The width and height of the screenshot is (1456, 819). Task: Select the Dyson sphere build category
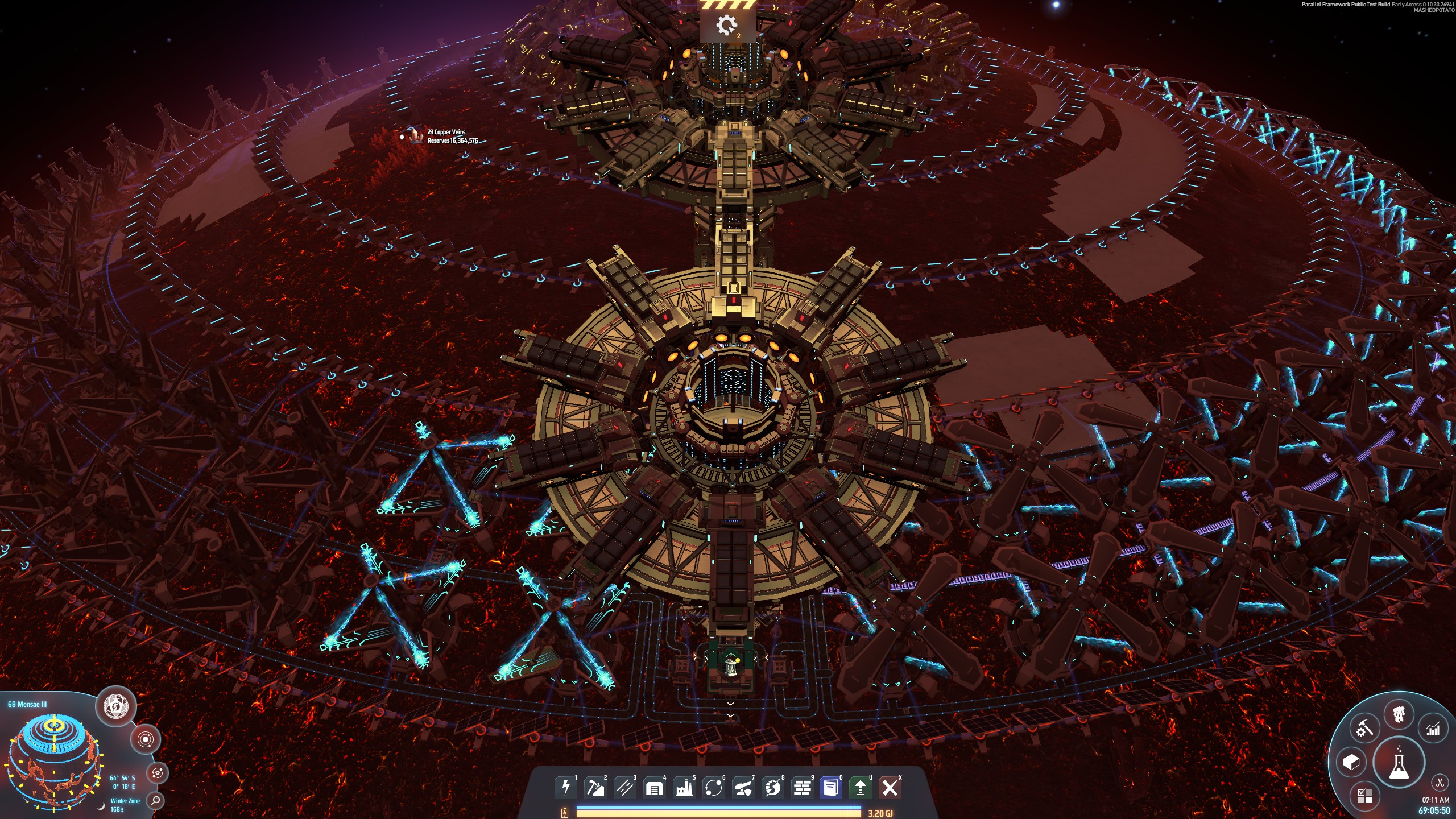[772, 788]
